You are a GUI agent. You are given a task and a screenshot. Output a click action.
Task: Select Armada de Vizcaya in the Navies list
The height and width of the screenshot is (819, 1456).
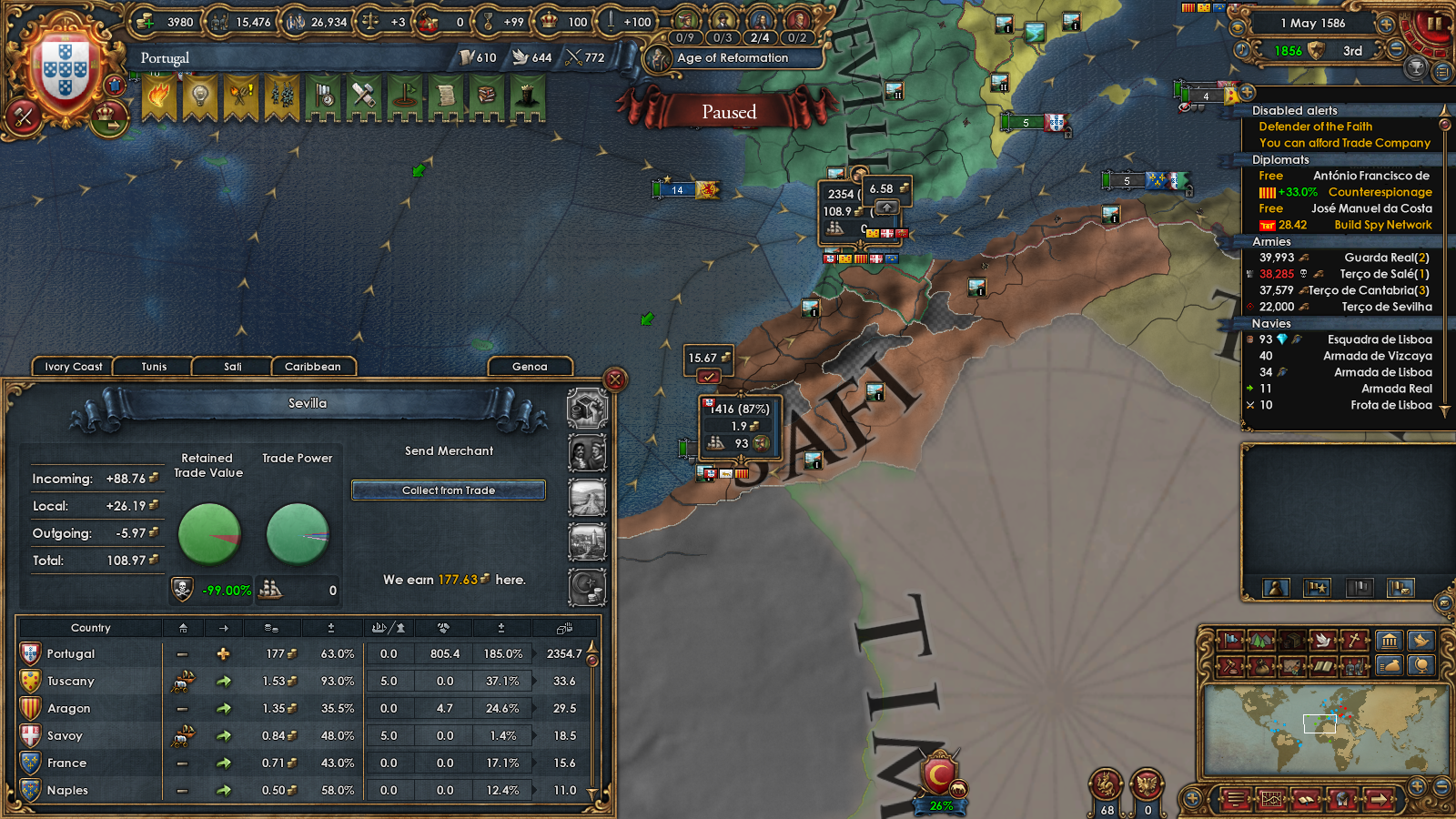pos(1379,356)
